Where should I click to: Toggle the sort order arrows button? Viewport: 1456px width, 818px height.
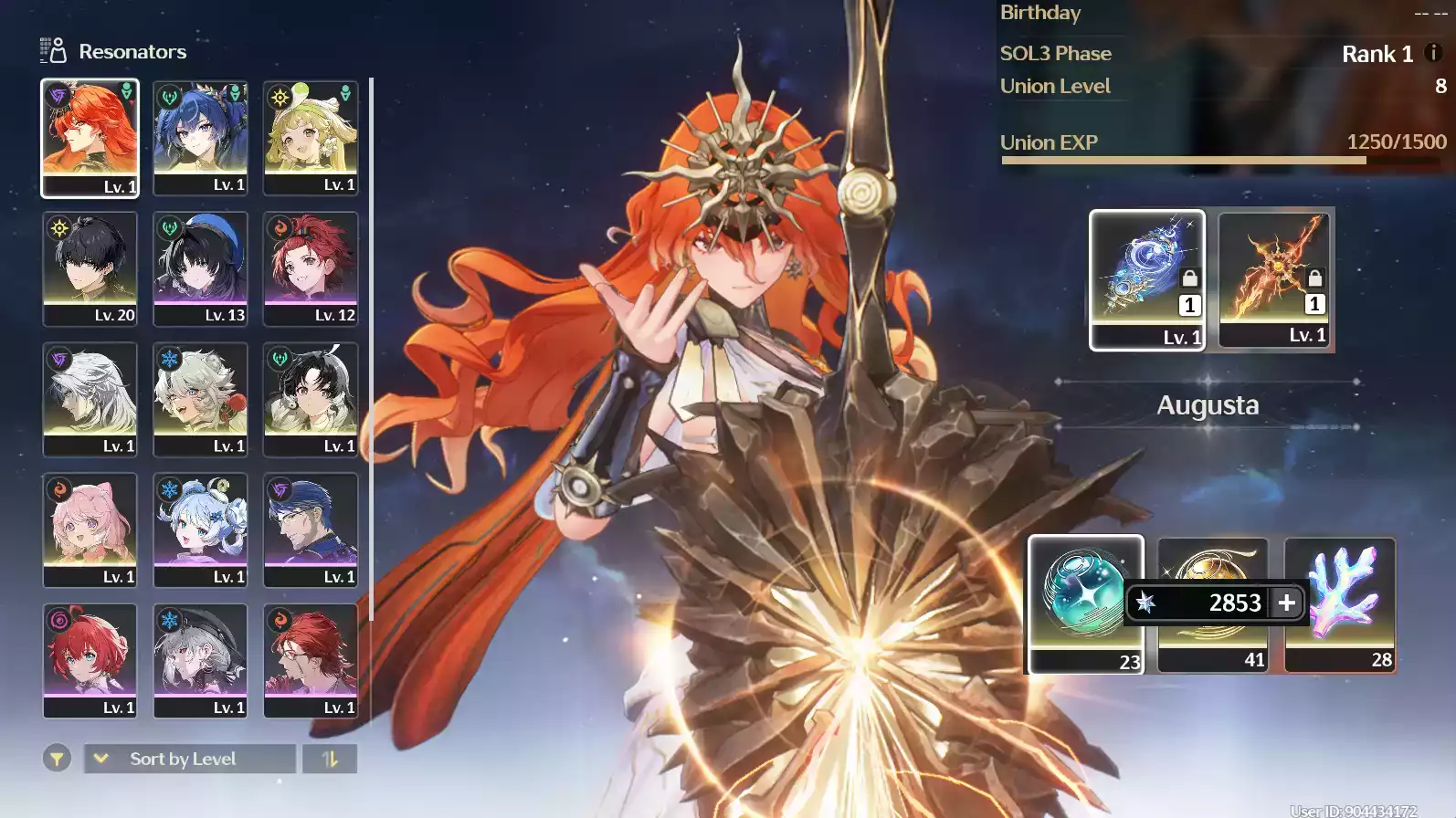(330, 759)
